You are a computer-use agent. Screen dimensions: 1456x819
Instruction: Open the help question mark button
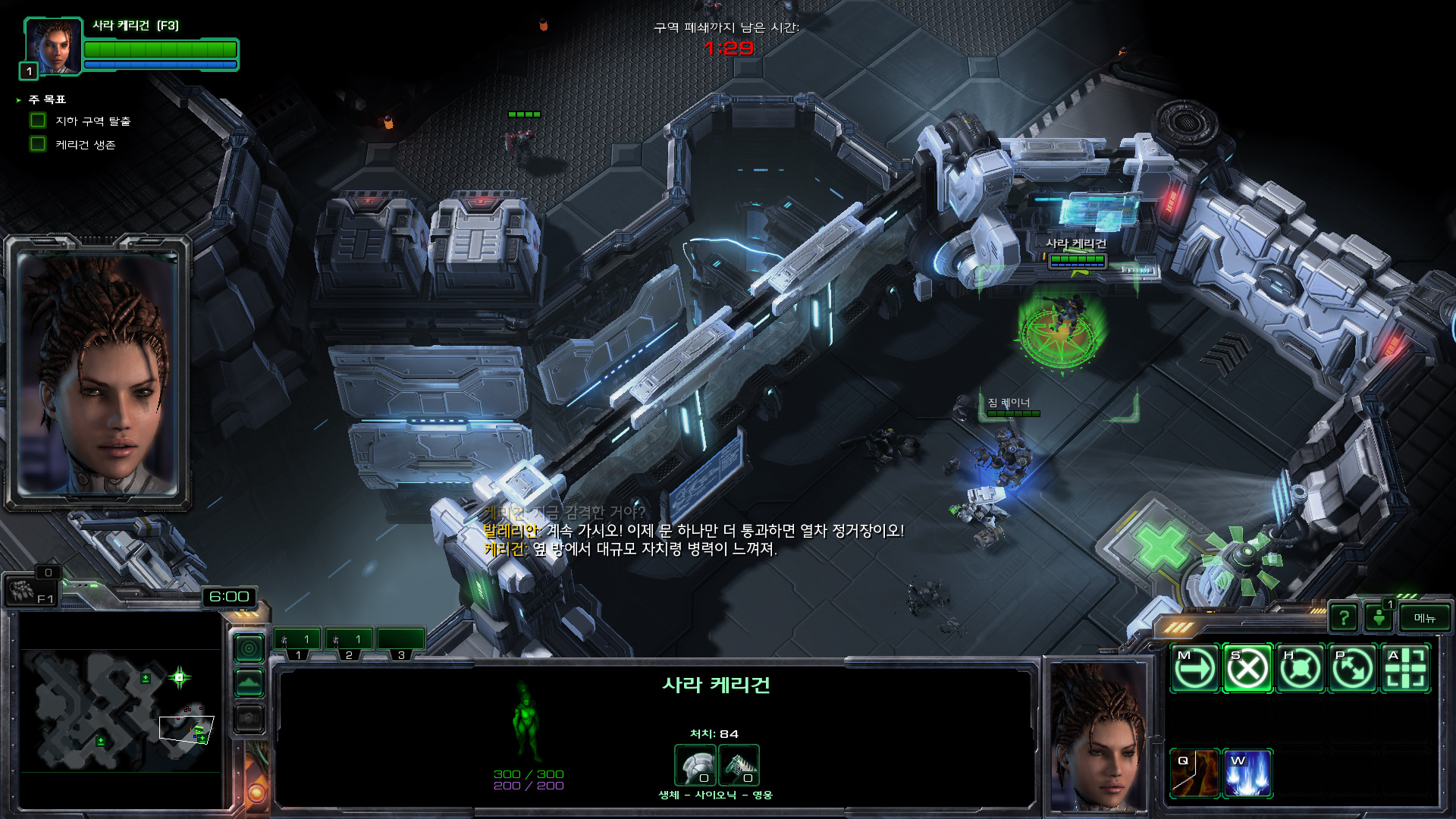[1344, 618]
